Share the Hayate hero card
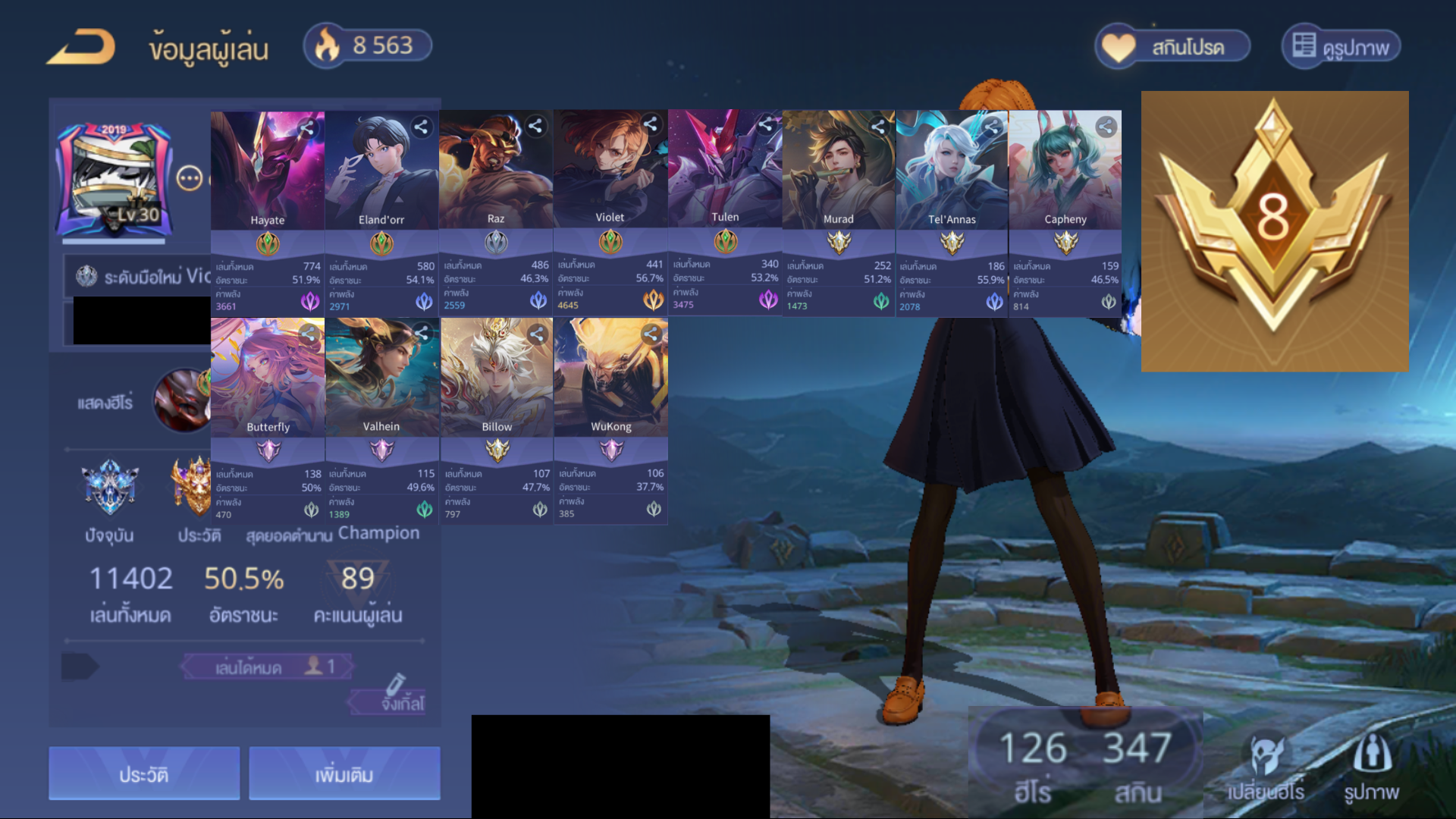 coord(307,127)
